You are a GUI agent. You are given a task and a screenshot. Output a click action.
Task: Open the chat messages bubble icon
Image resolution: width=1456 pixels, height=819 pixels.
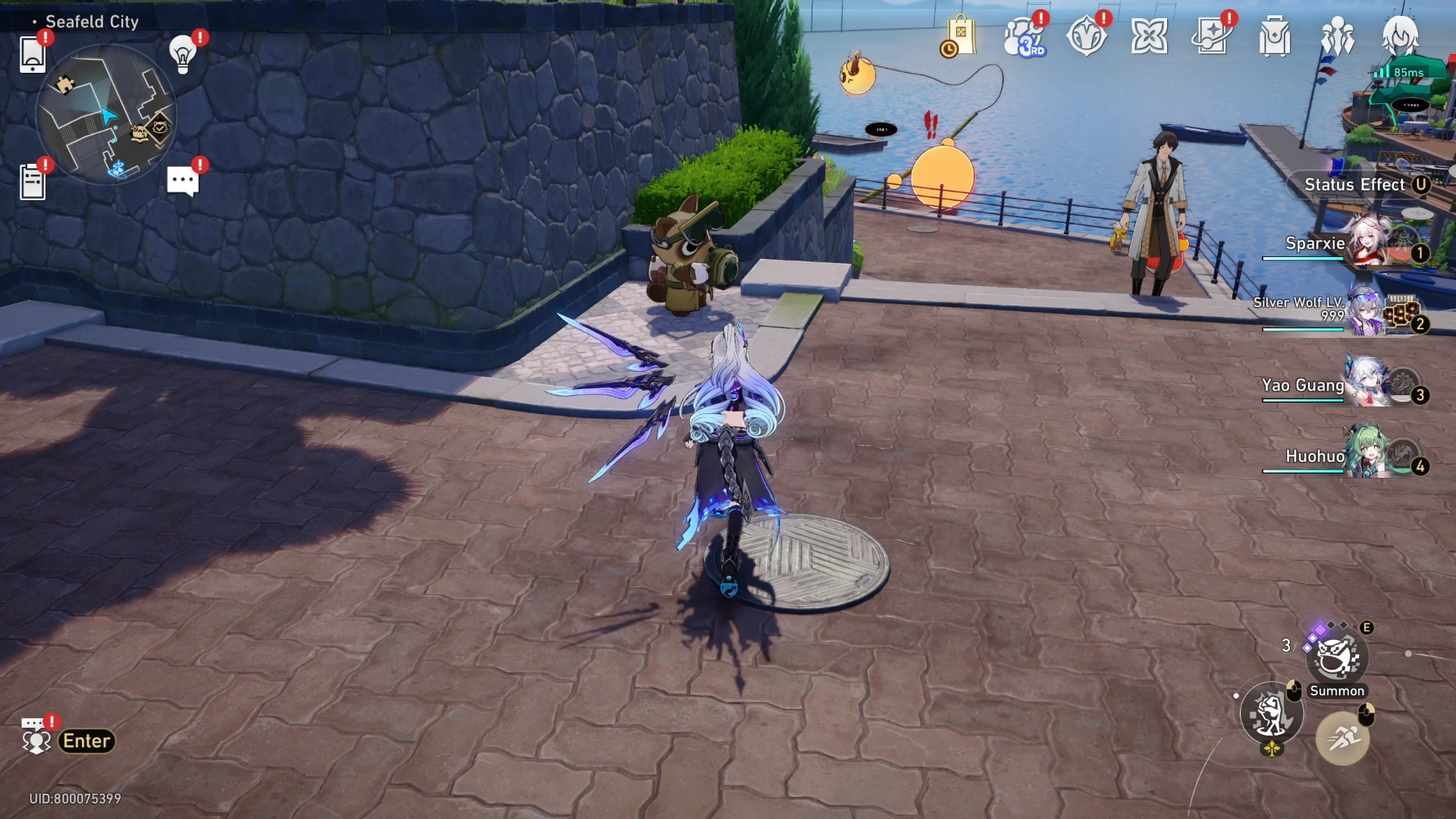[x=182, y=180]
